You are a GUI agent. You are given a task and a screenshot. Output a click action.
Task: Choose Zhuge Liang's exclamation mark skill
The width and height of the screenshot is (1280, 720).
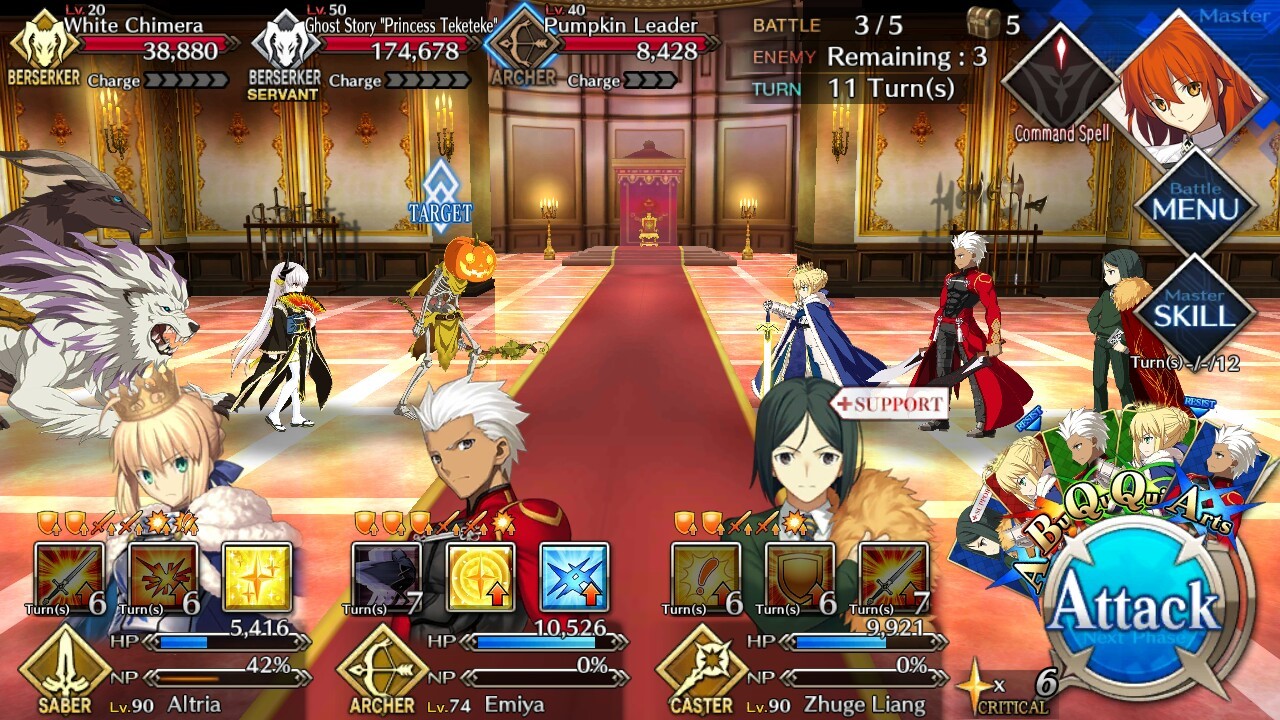pyautogui.click(x=706, y=577)
